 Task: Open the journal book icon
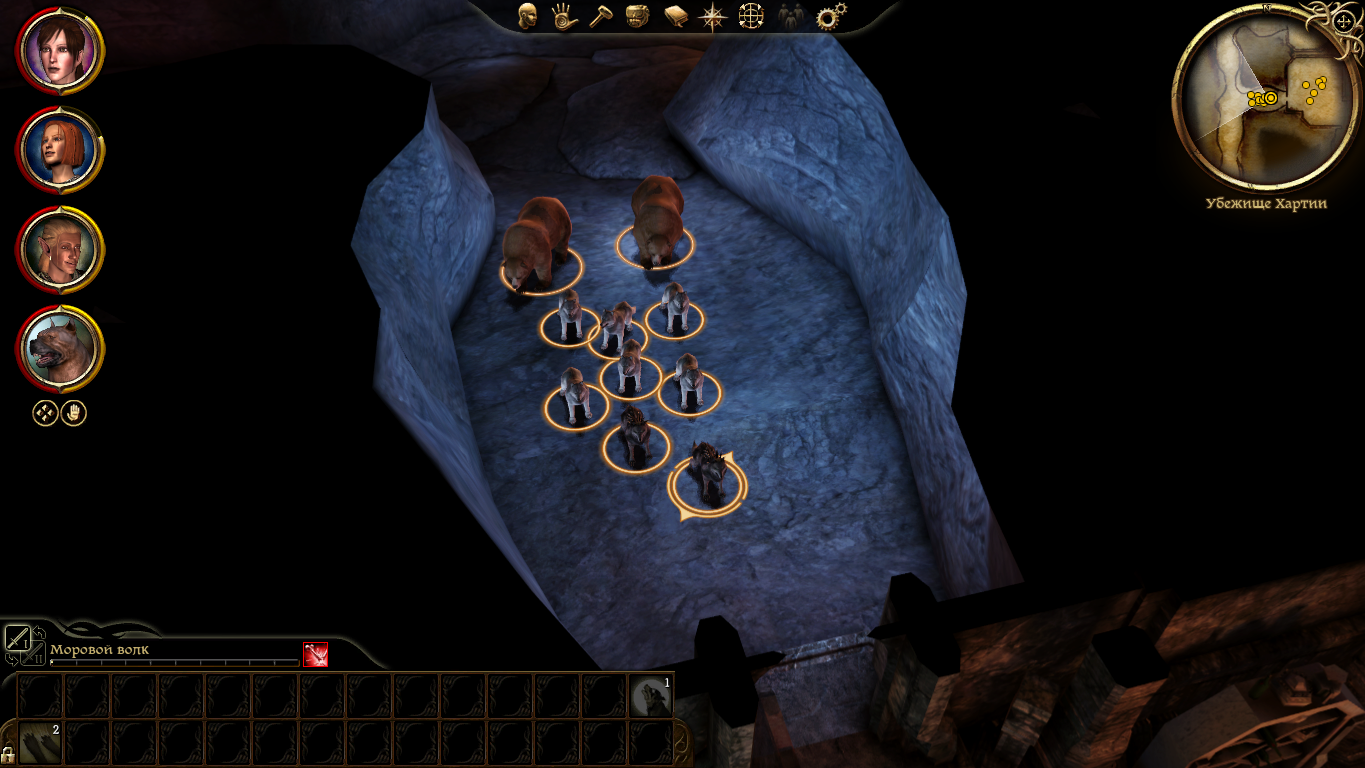pos(675,16)
